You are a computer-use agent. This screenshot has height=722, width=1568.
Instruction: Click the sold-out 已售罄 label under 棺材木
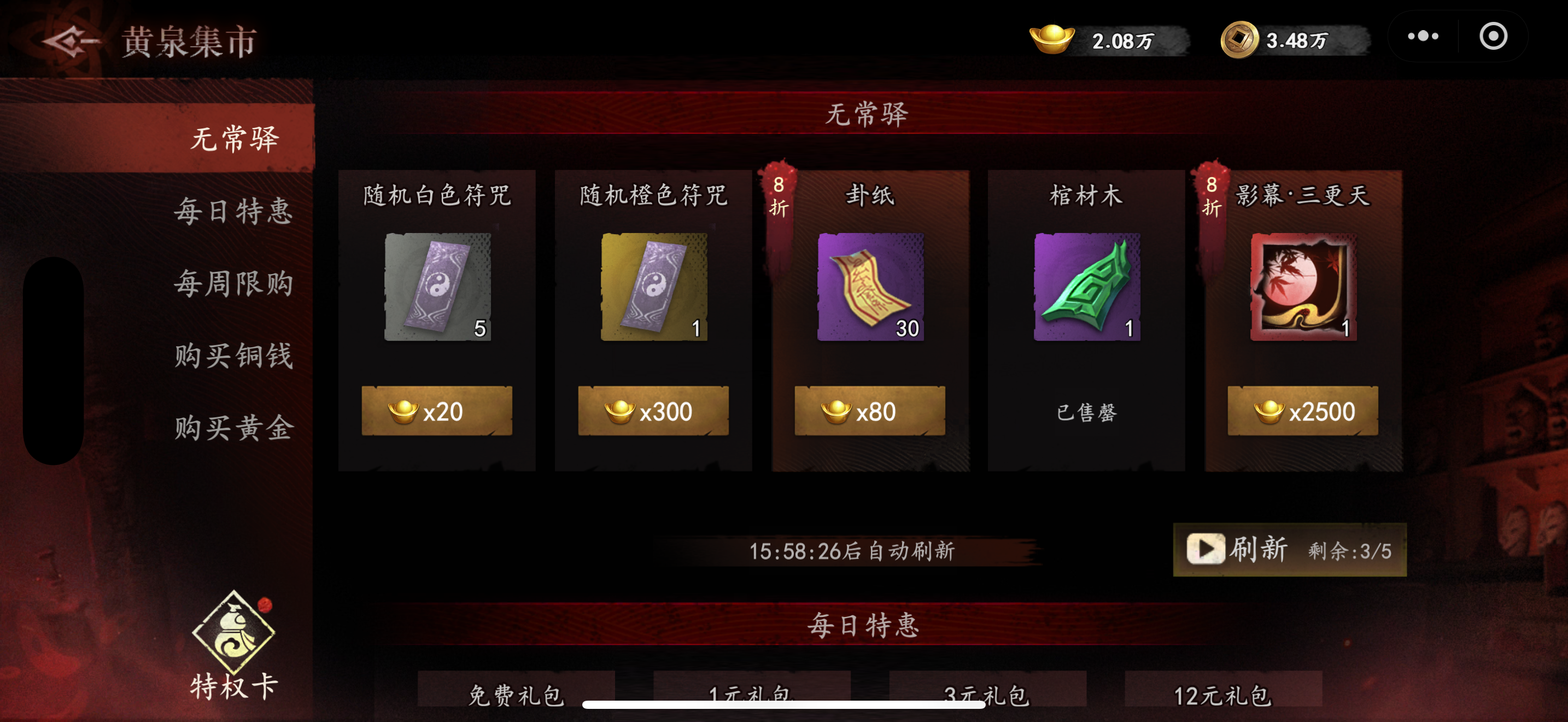tap(1087, 411)
